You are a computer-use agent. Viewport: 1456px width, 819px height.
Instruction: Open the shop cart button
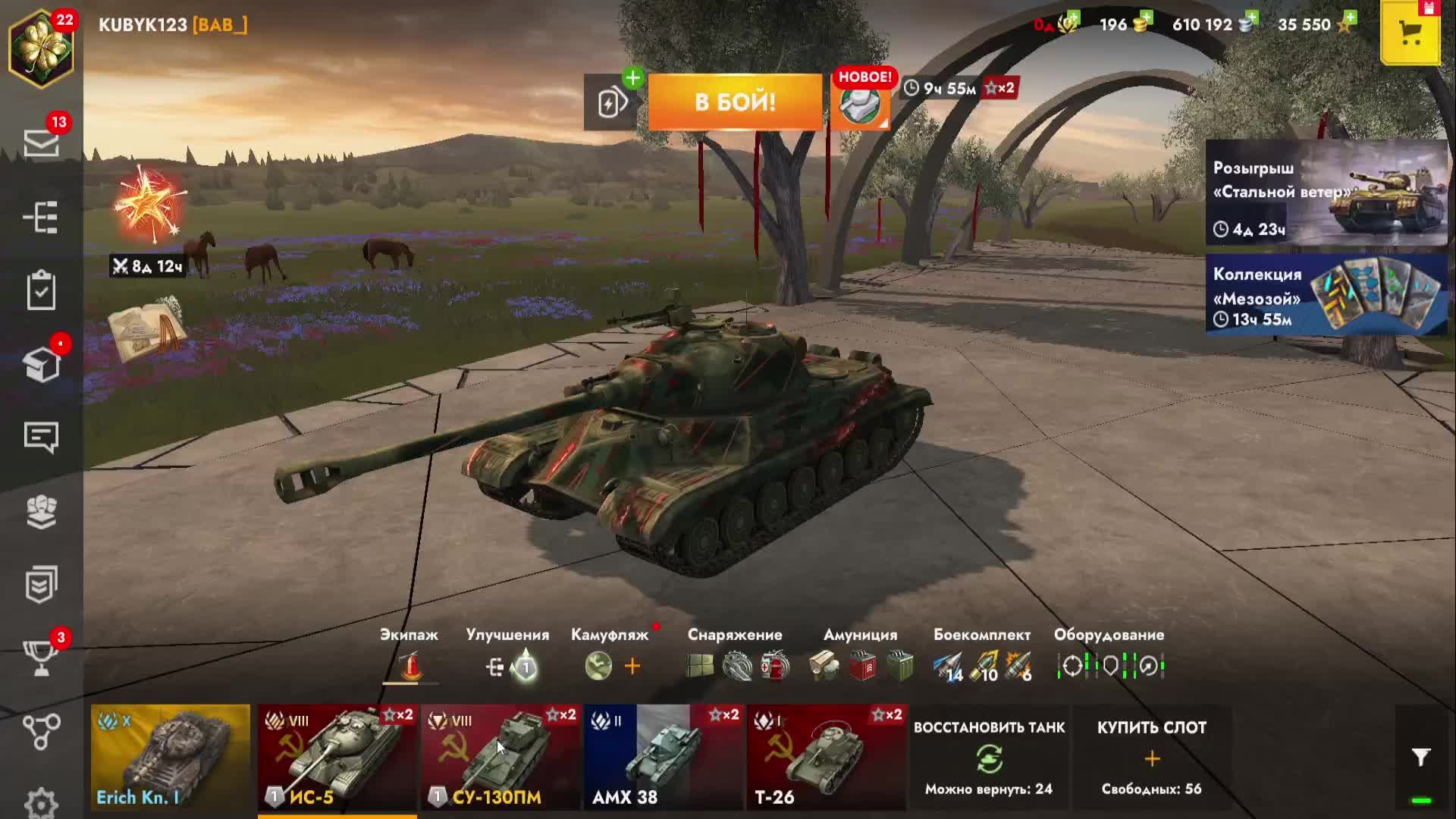pos(1410,33)
